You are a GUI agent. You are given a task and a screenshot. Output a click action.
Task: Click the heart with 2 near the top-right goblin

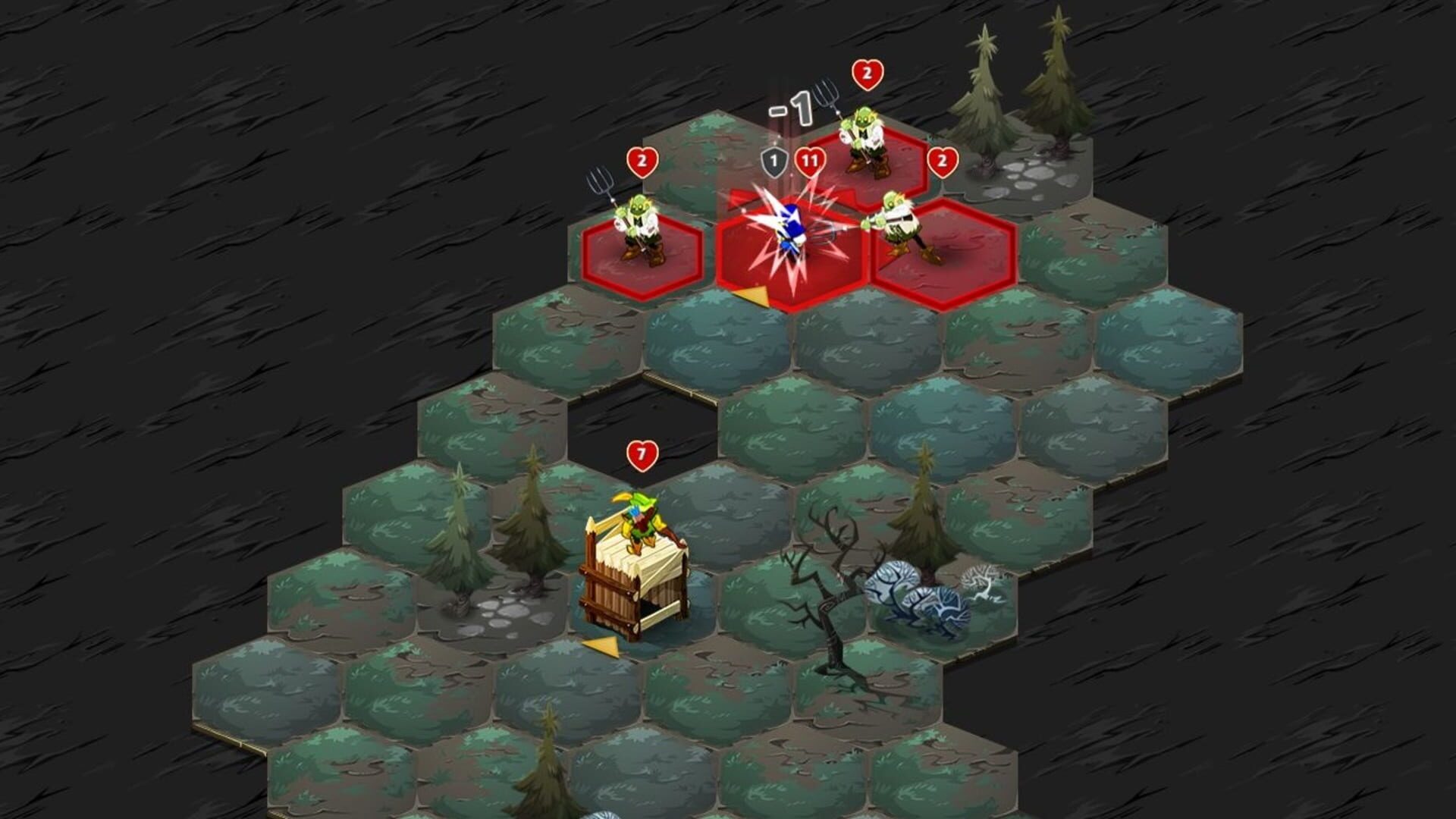tap(943, 161)
